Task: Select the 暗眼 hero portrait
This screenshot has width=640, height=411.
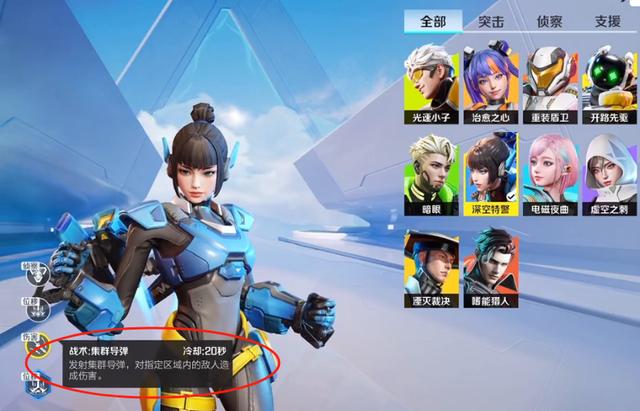Action: 431,173
